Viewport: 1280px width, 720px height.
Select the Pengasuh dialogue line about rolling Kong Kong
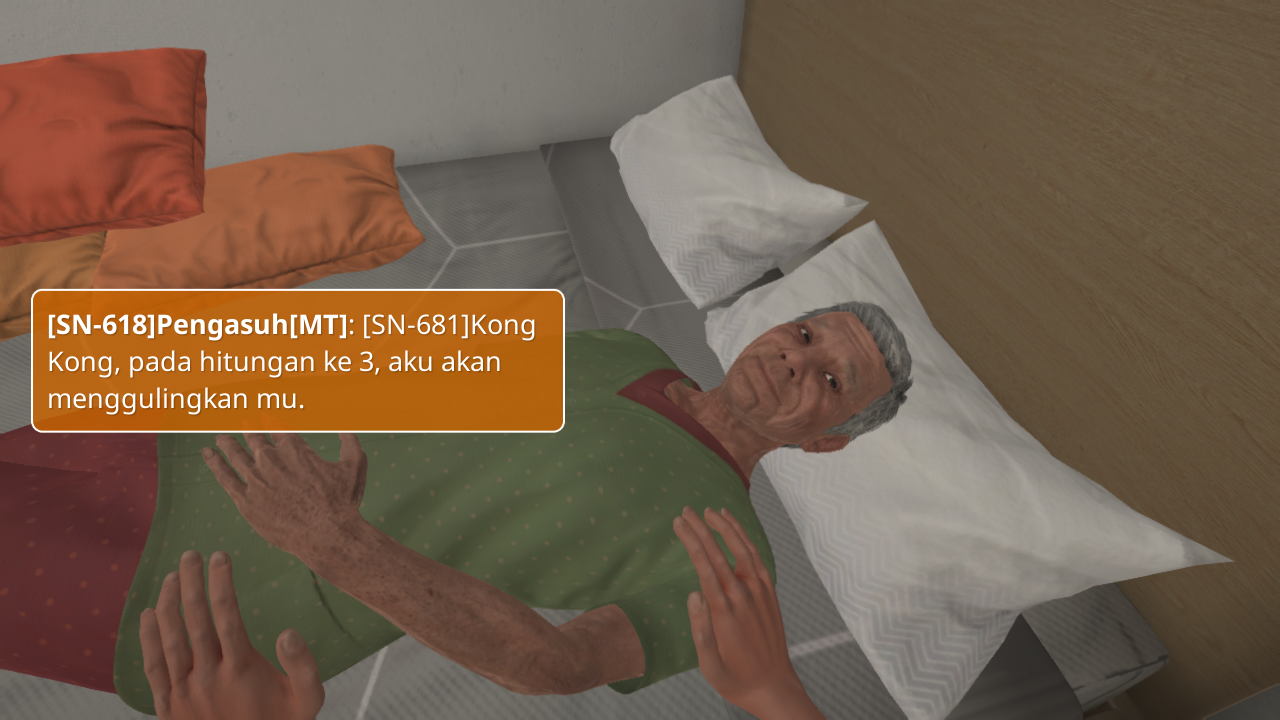[x=298, y=361]
